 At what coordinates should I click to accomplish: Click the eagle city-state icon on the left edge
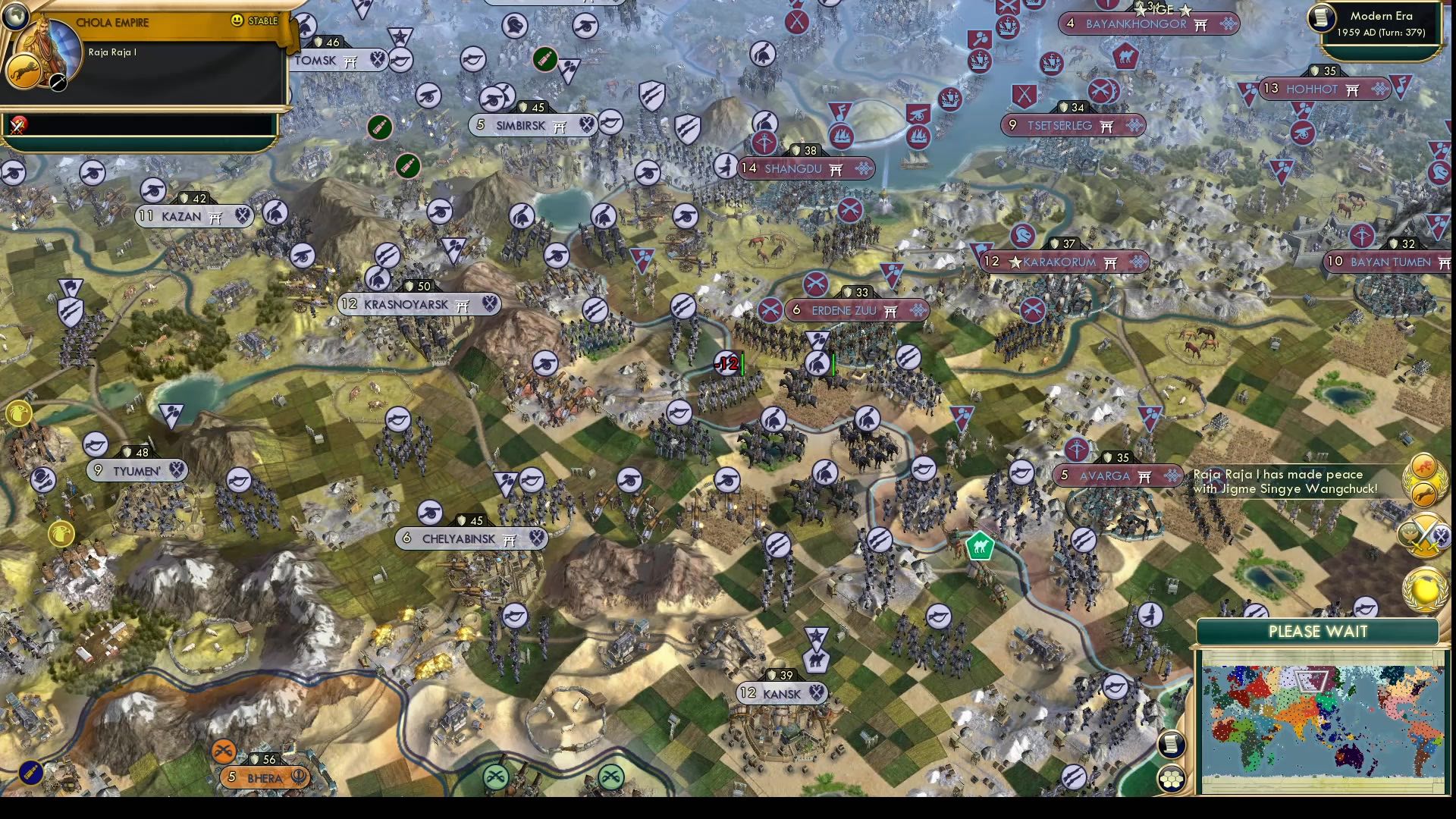[19, 413]
